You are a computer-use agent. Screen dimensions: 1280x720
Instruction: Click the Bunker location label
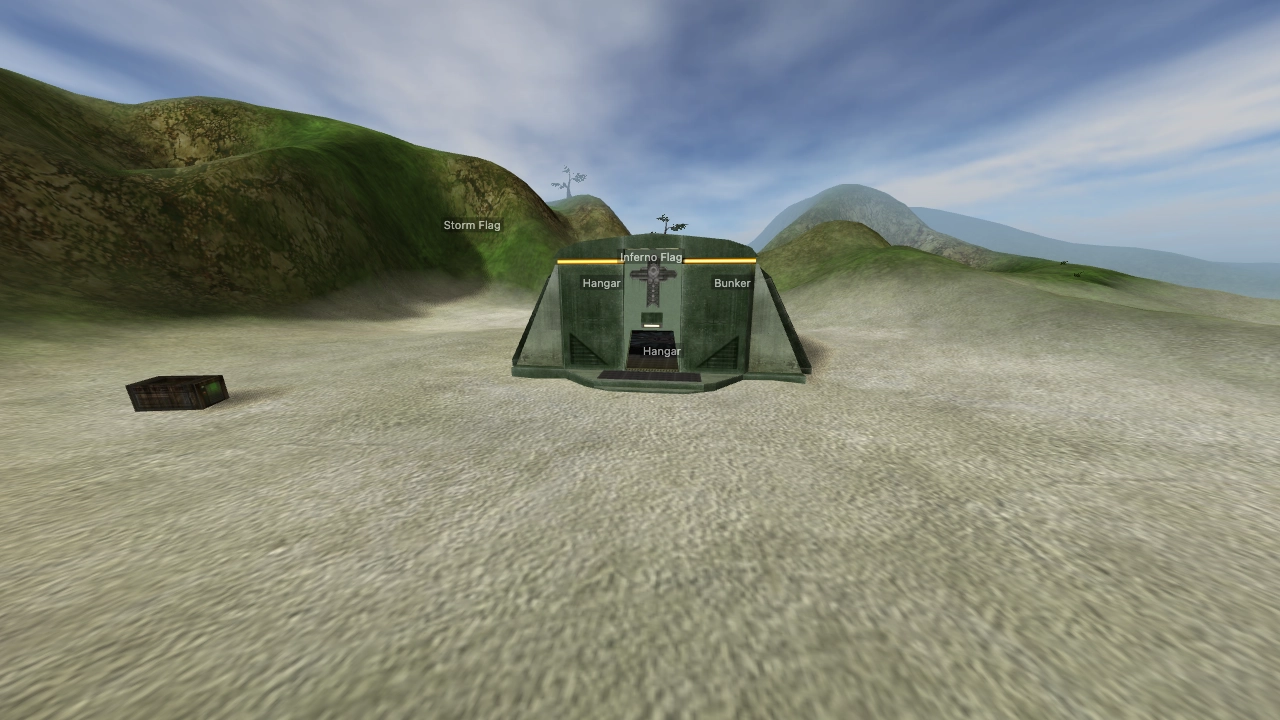pyautogui.click(x=732, y=283)
